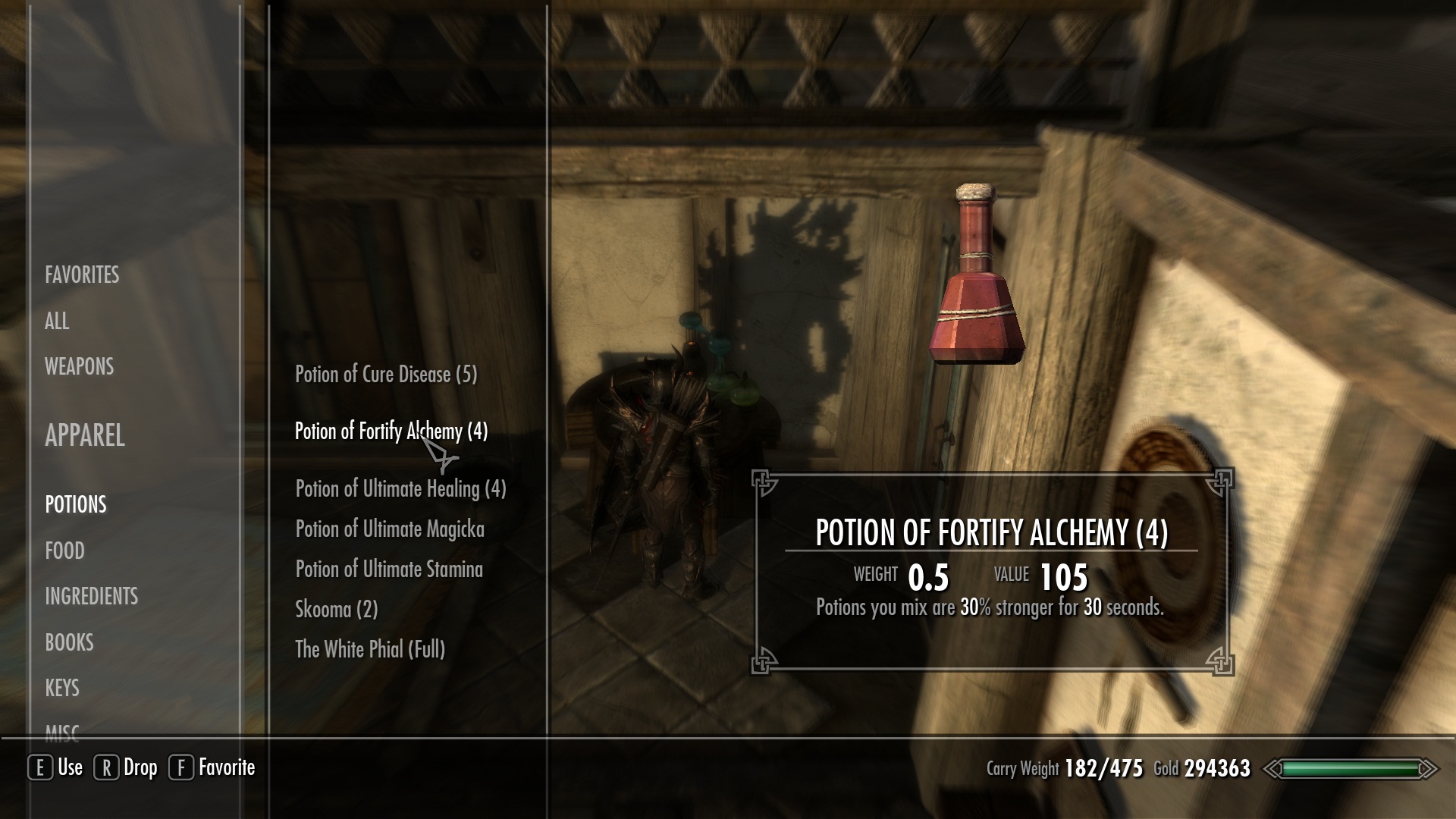Open the Keys category
Screen dimensions: 1456x819
[62, 688]
